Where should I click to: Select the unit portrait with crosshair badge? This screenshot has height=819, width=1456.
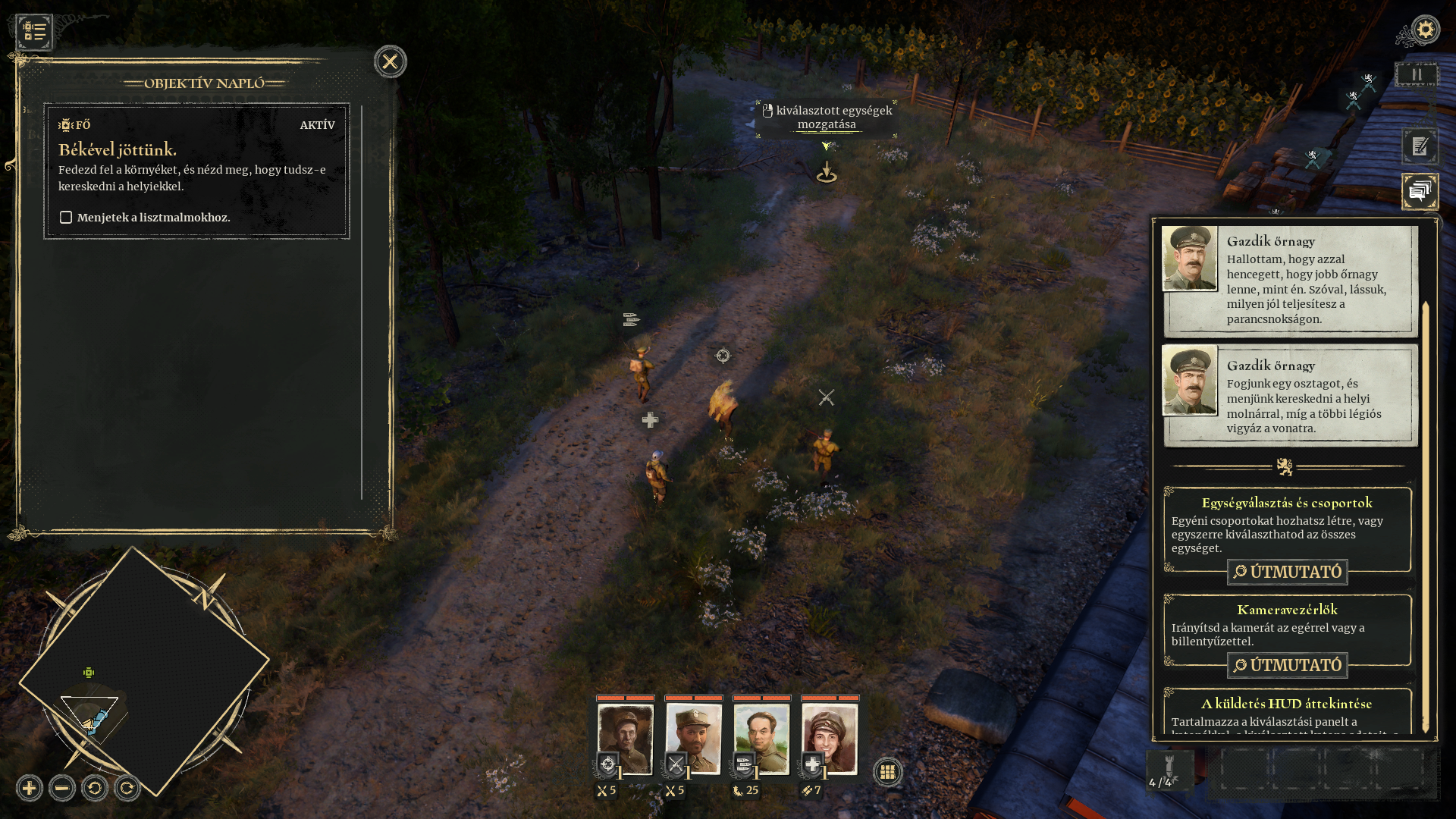626,738
